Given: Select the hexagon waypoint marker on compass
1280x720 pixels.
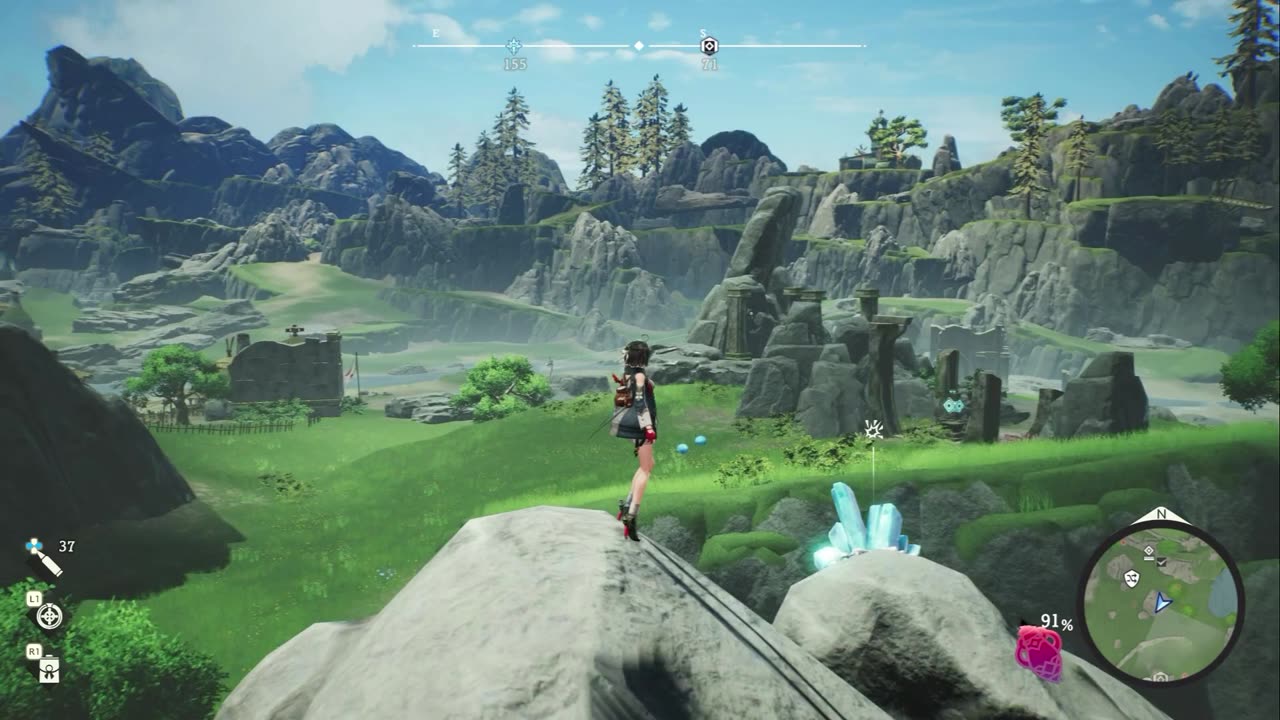Looking at the screenshot, I should pos(709,46).
